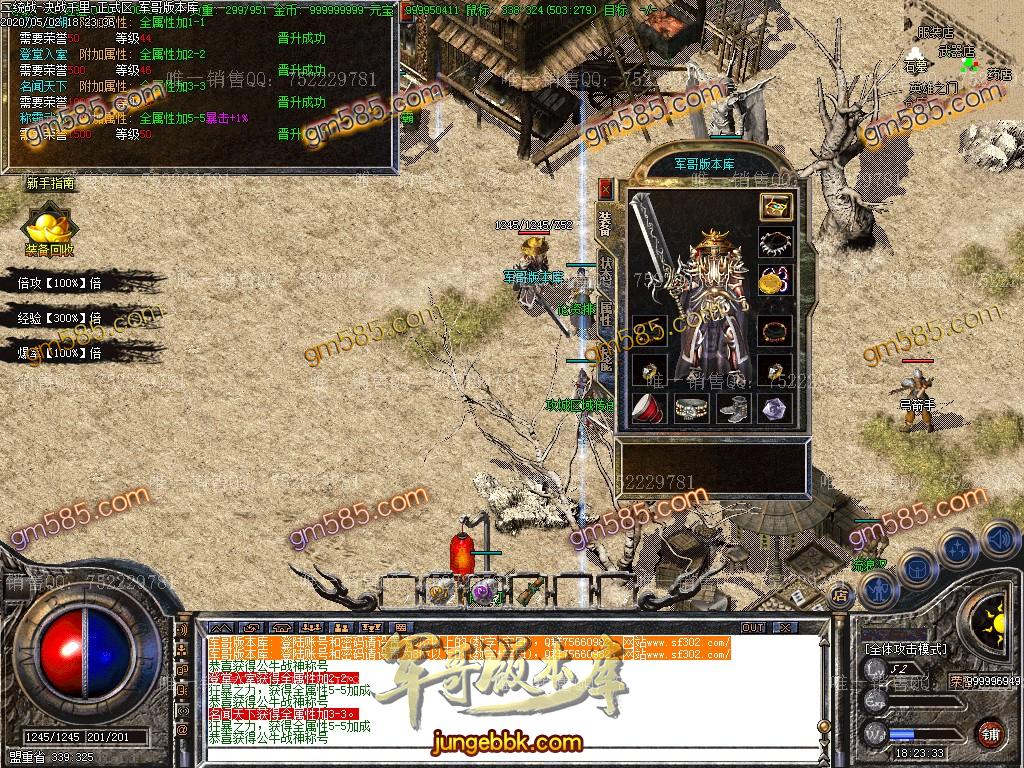Open the character figure menu button

877,590
